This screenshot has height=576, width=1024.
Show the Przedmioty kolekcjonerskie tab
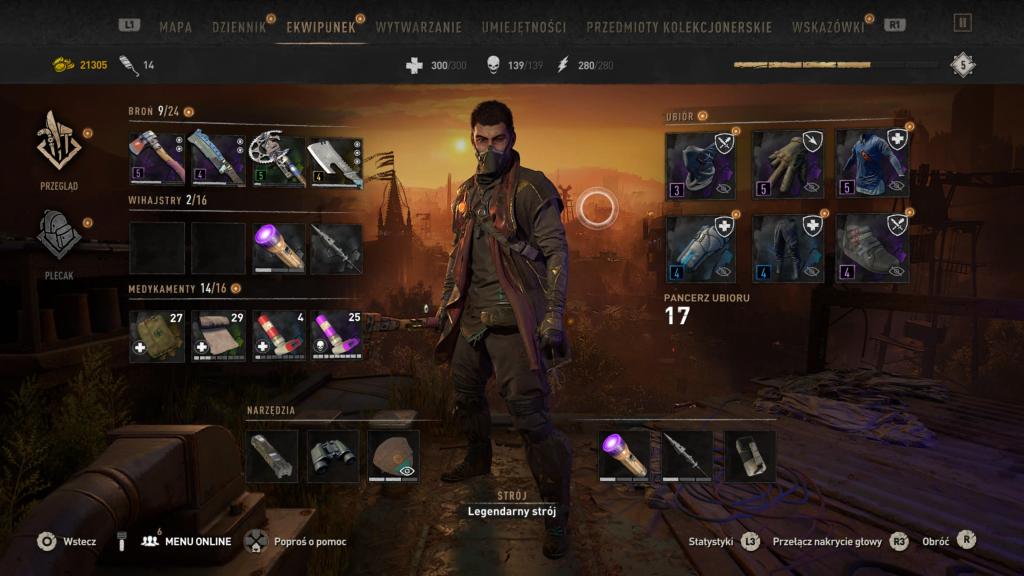coord(679,27)
